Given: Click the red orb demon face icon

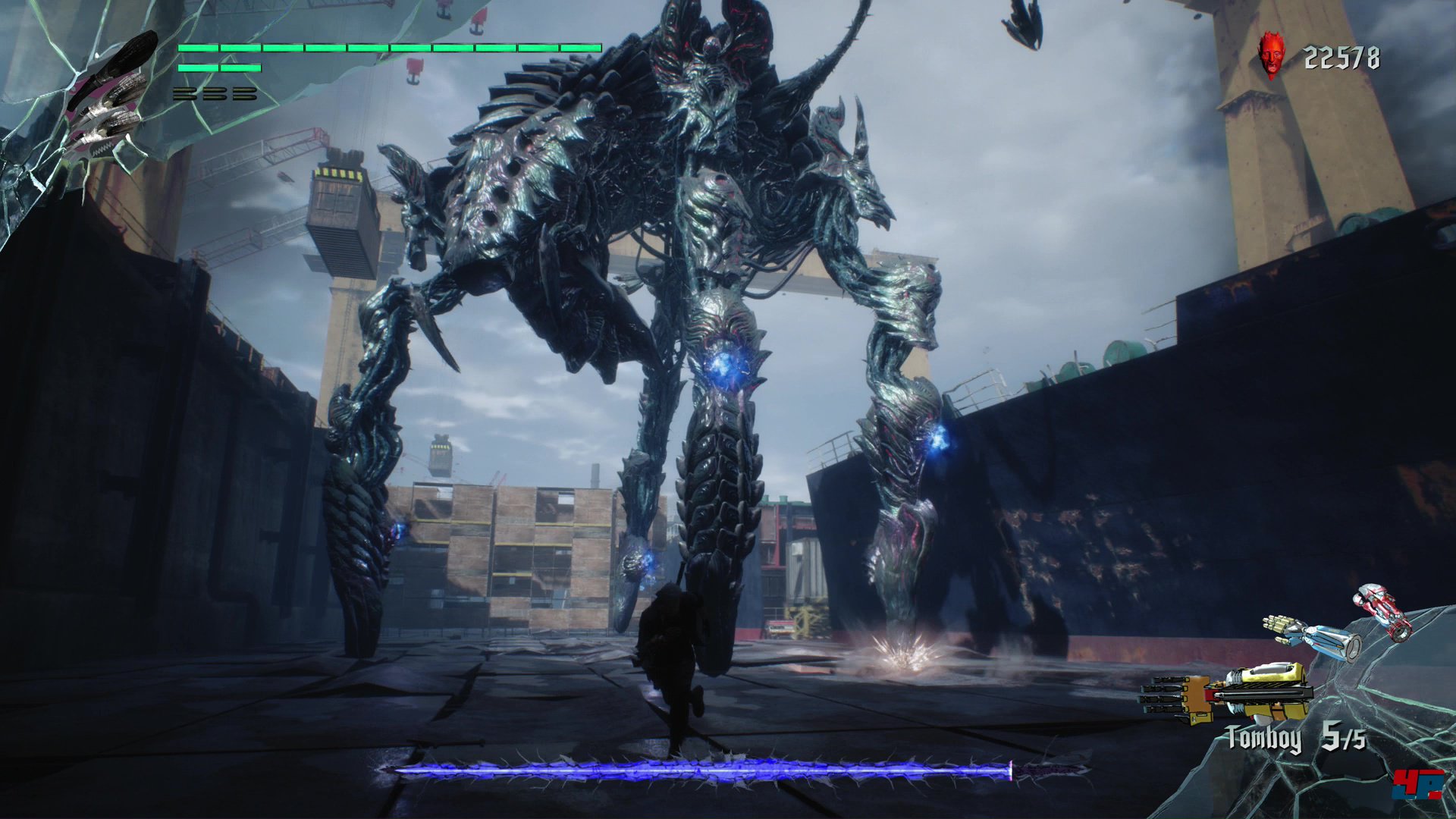Looking at the screenshot, I should coord(1273,55).
